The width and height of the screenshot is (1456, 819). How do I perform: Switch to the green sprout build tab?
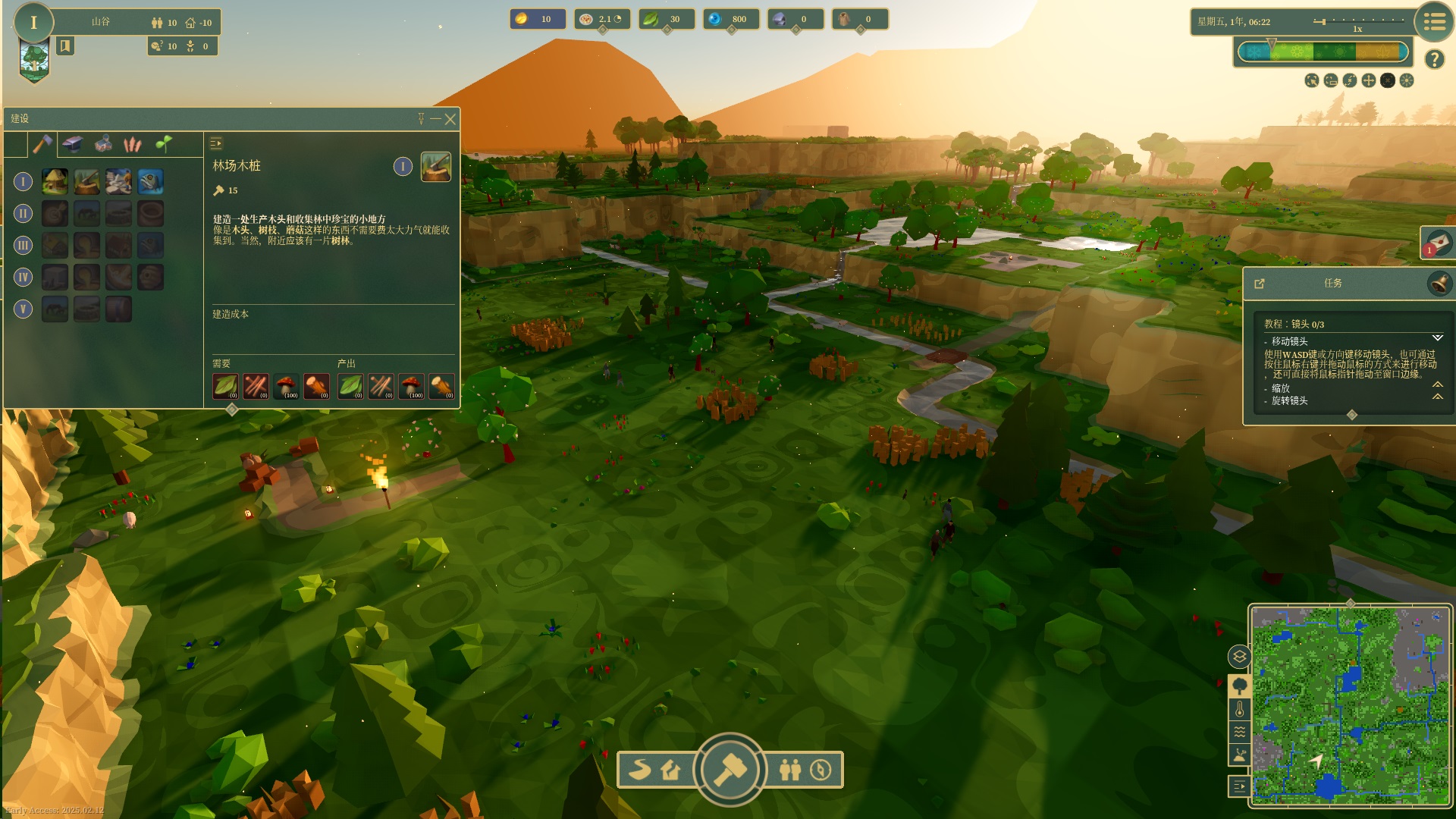tap(163, 143)
